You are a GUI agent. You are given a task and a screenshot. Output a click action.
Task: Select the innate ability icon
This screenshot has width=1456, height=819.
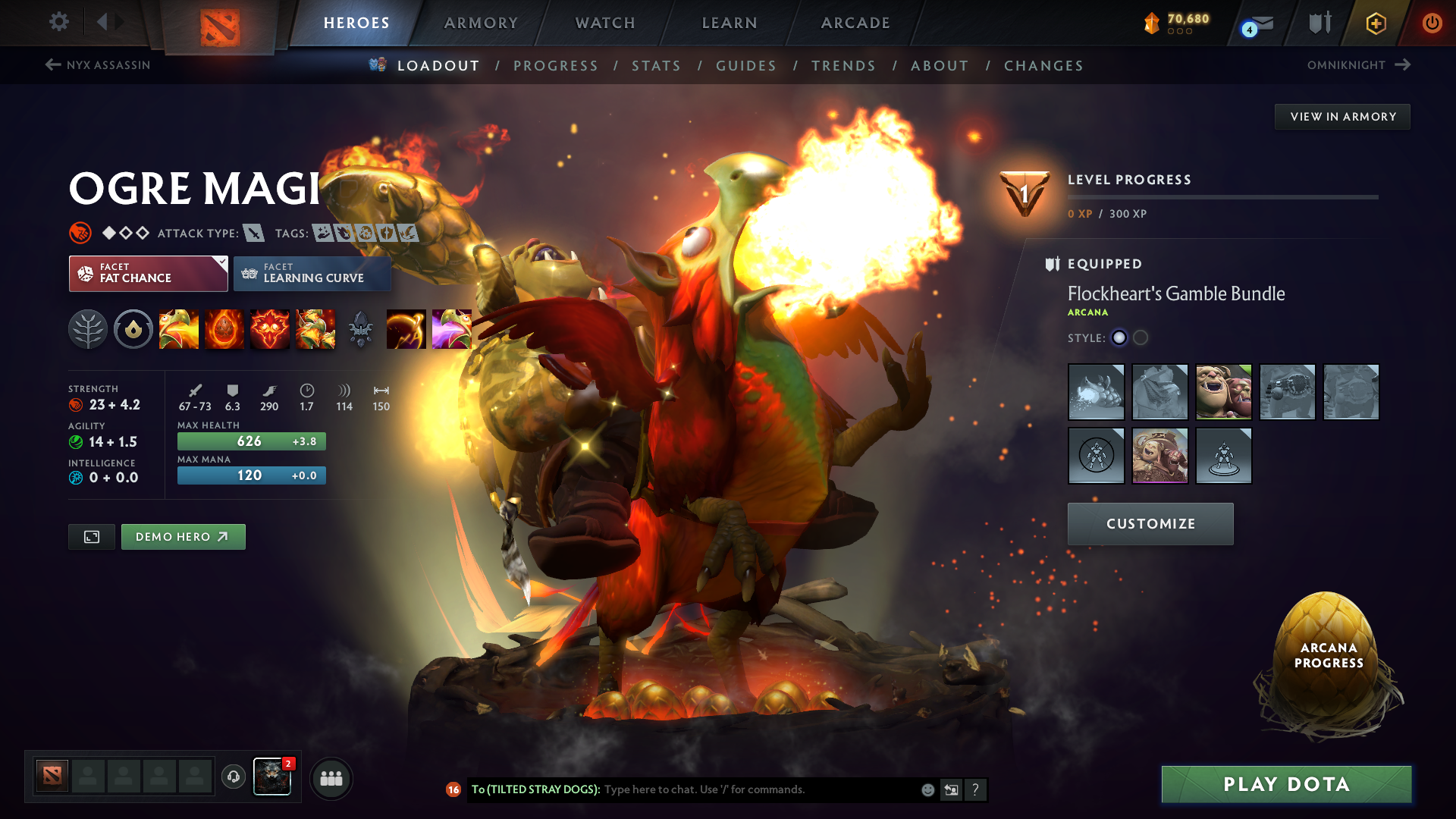click(133, 328)
